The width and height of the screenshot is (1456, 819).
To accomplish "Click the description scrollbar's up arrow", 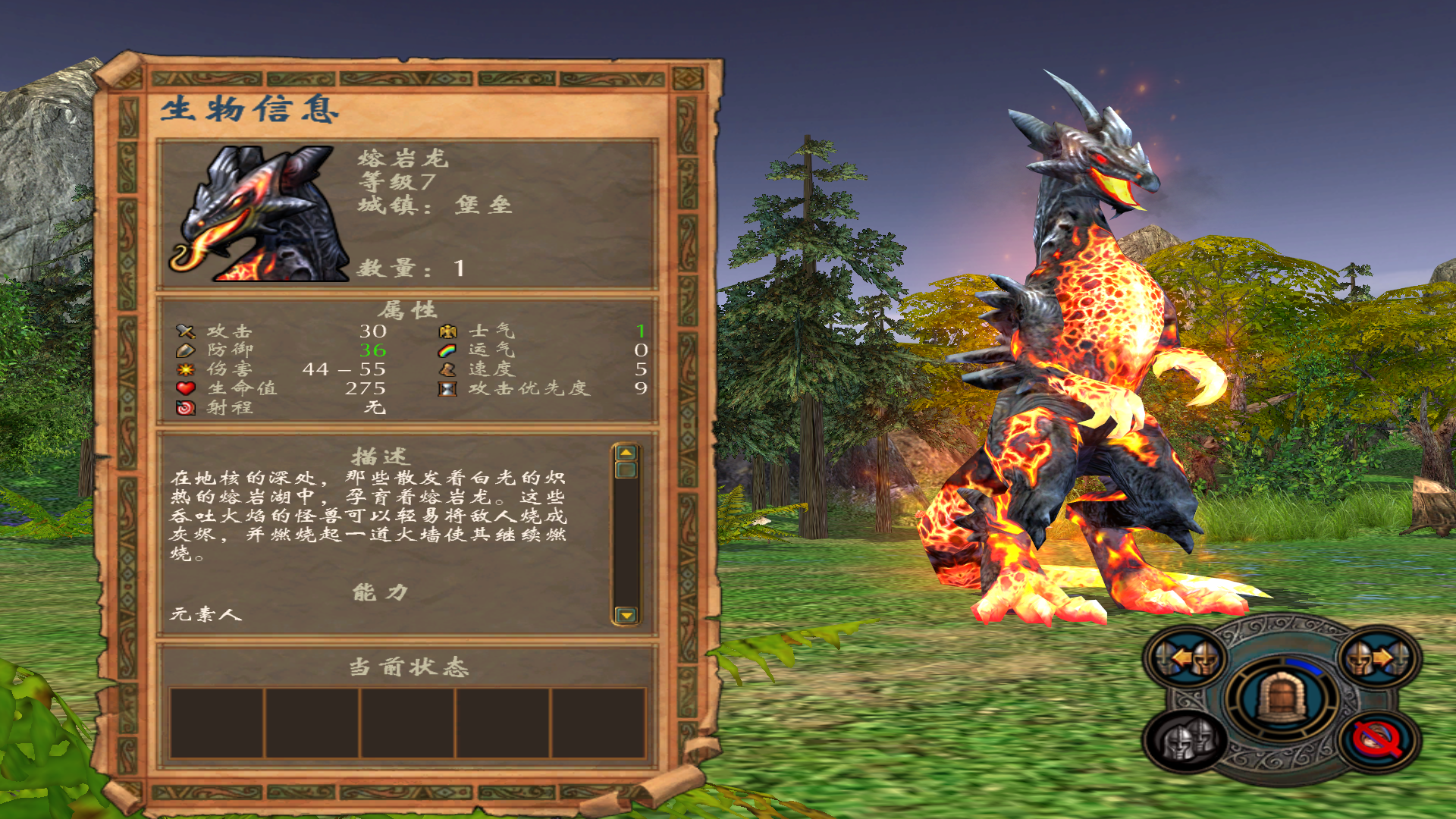I will click(626, 453).
